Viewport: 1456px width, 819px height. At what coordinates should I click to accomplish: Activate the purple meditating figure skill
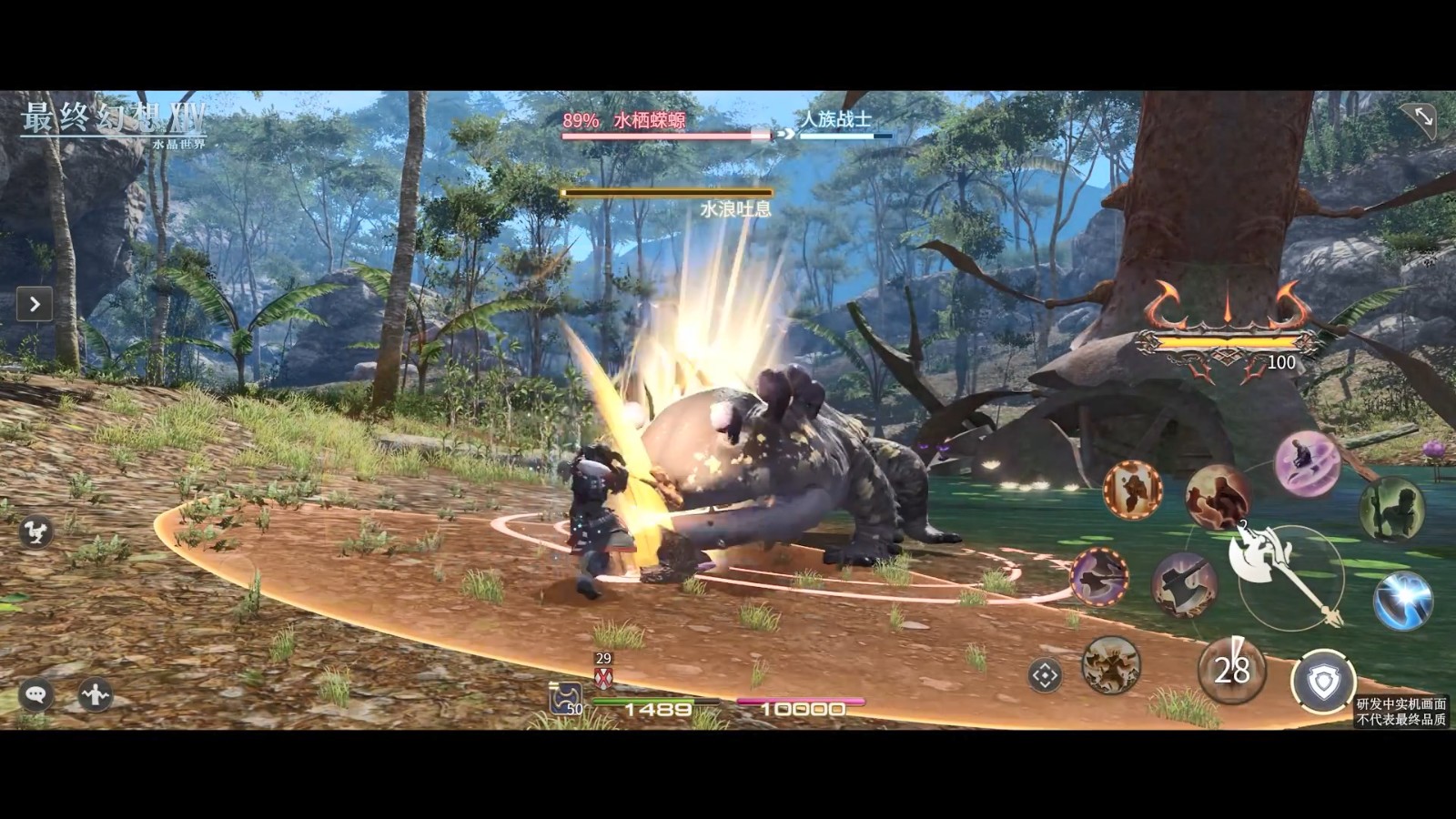coord(1307,464)
